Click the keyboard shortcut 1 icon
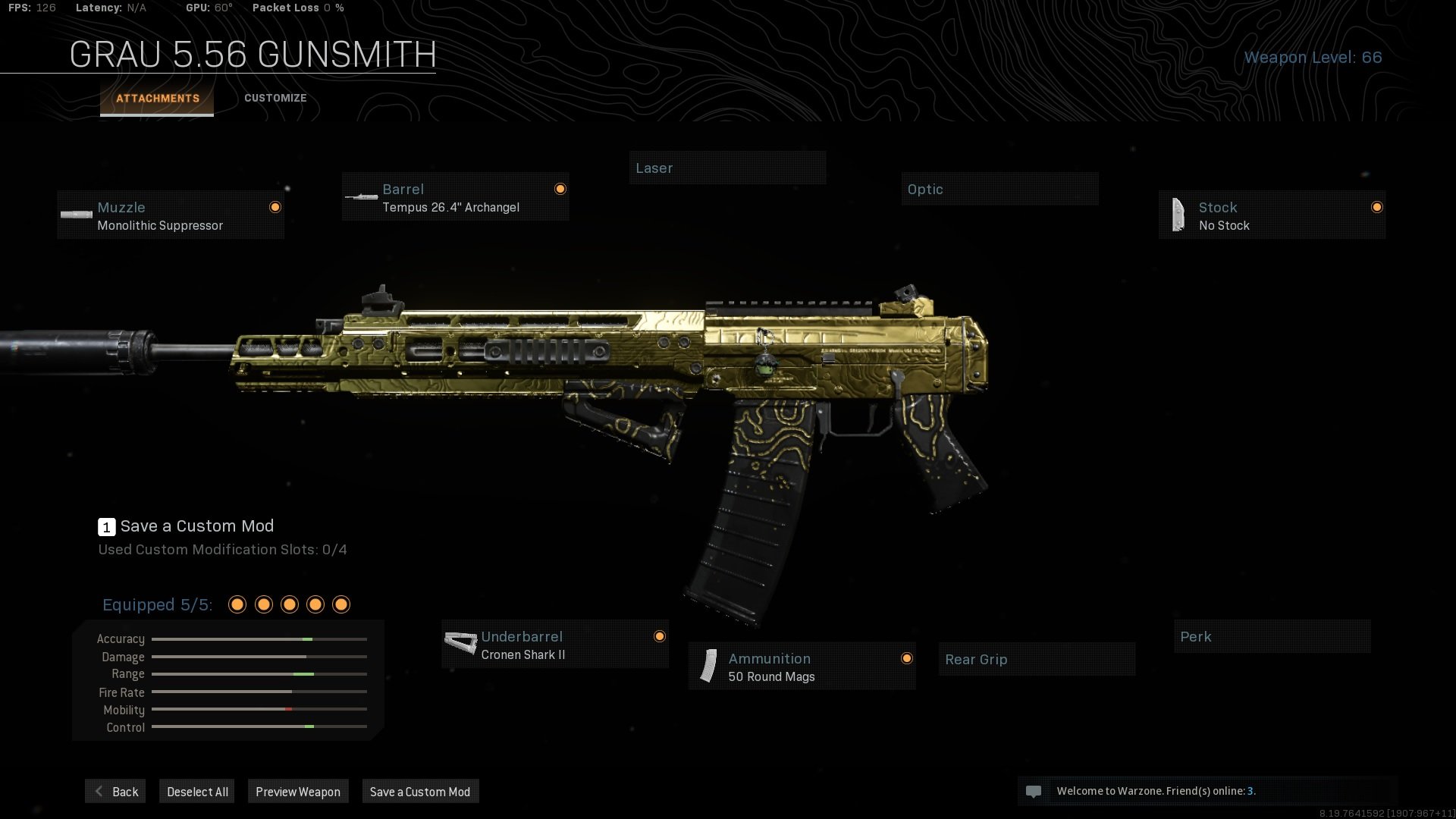 pos(106,526)
